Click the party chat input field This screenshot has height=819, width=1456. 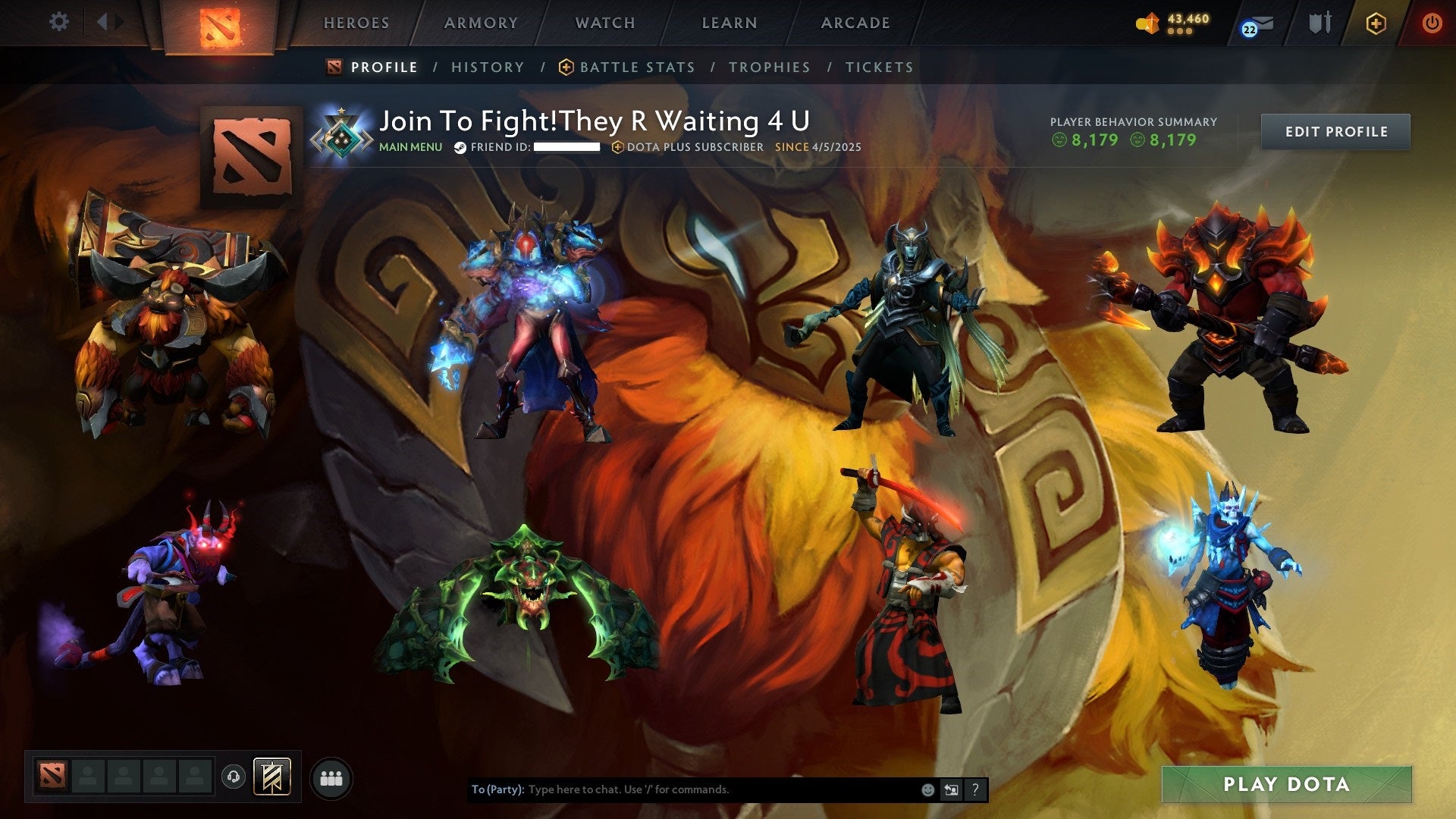point(682,789)
